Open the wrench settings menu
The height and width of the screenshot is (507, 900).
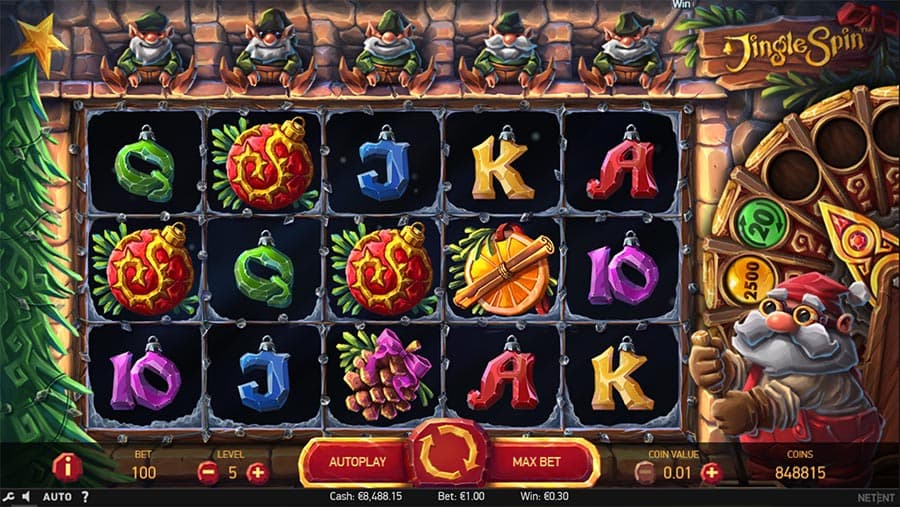click(8, 497)
